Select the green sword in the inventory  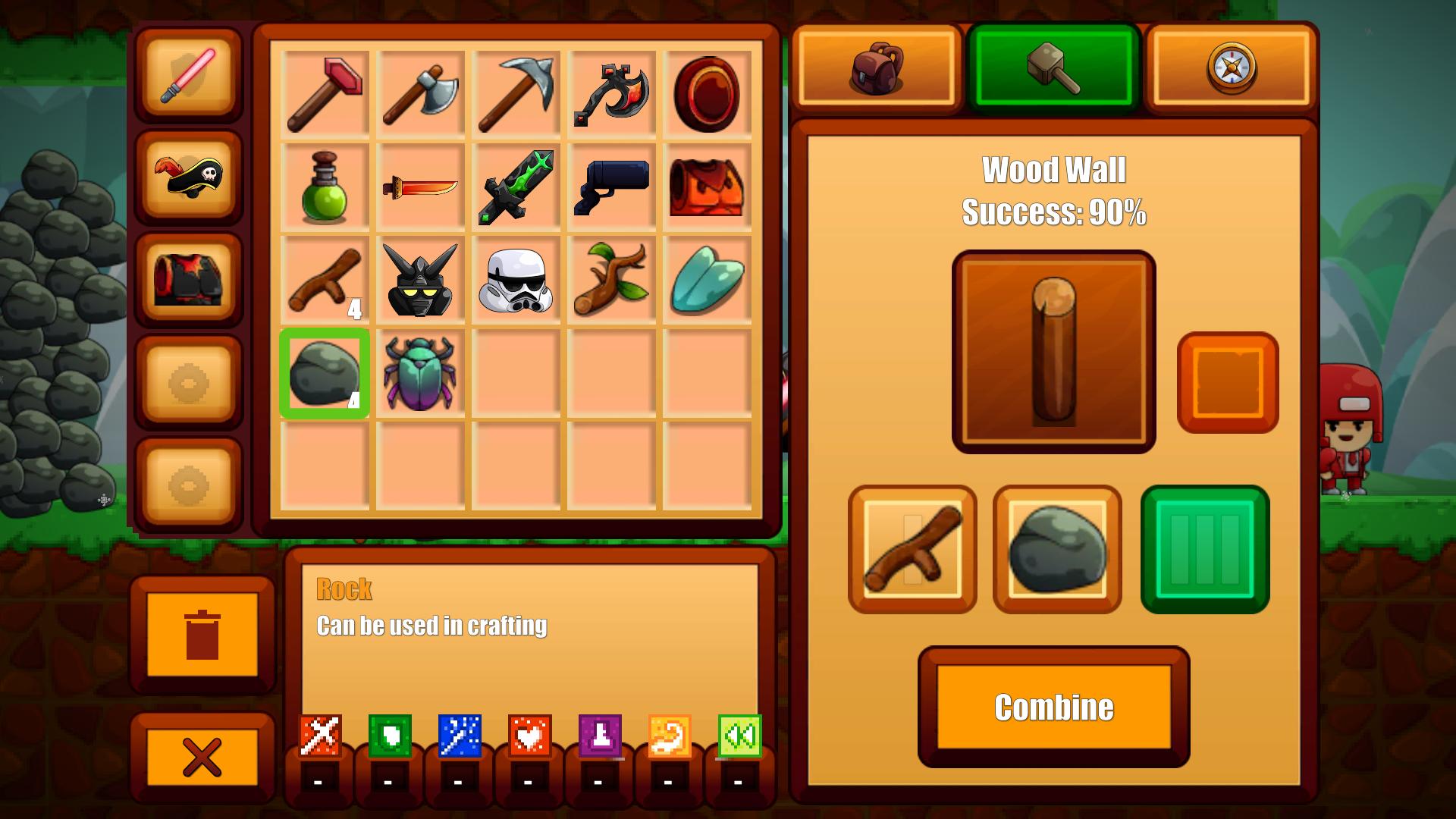coord(516,186)
